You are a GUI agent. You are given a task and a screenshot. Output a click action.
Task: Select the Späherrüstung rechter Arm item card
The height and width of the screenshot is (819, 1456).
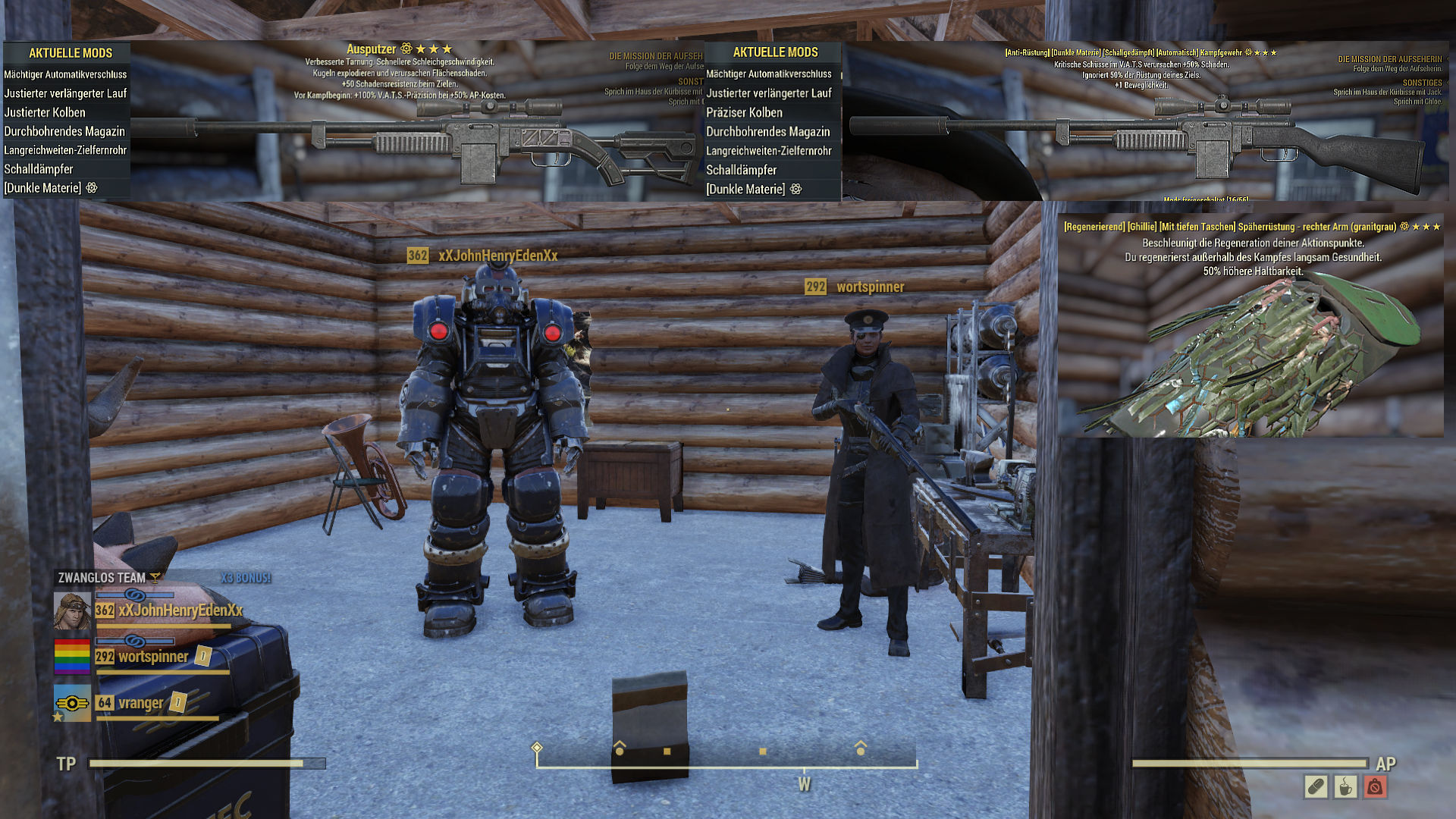click(x=1251, y=326)
